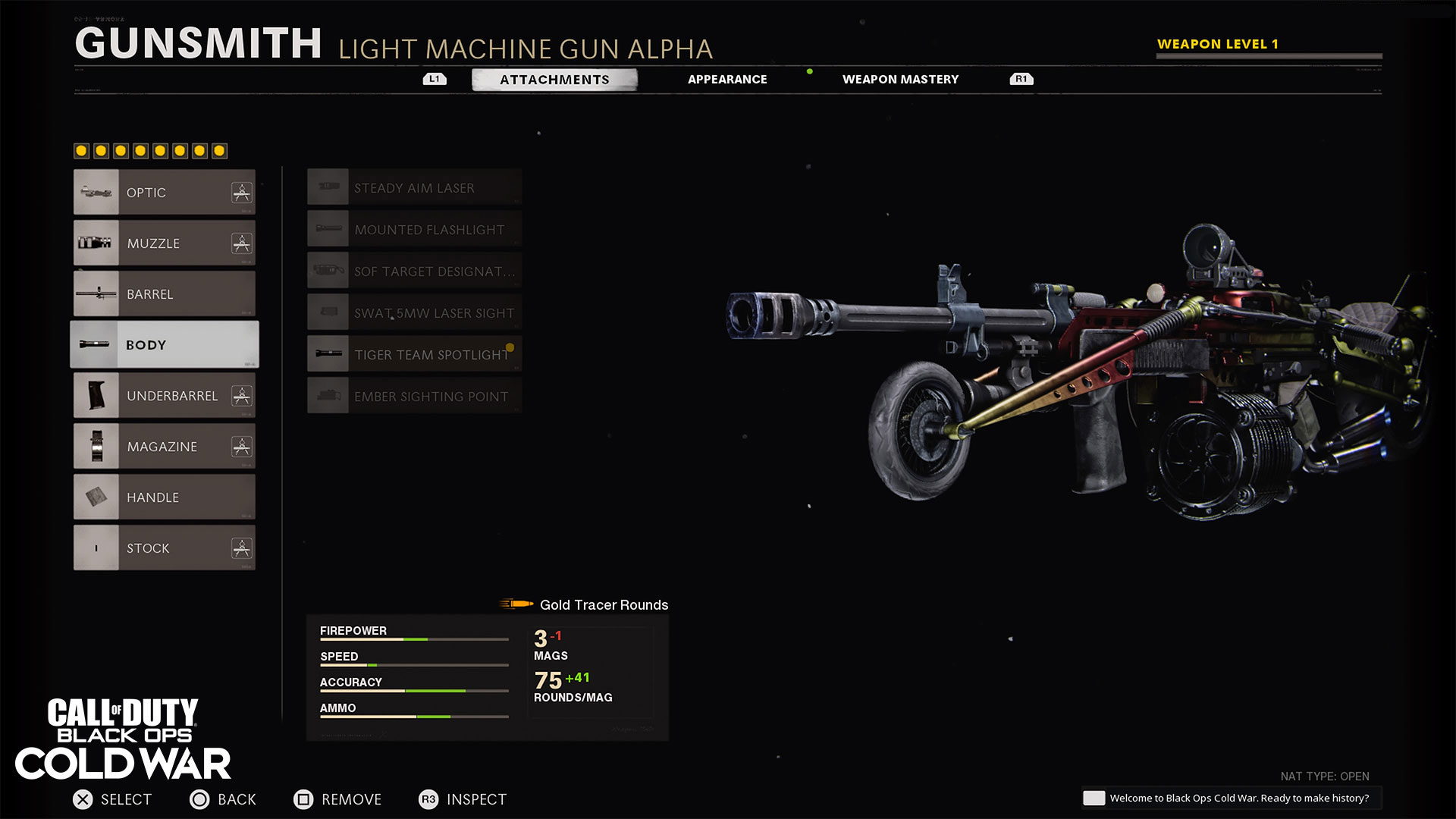This screenshot has width=1456, height=819.
Task: Go to the Weapon Mastery tab
Action: [x=900, y=80]
